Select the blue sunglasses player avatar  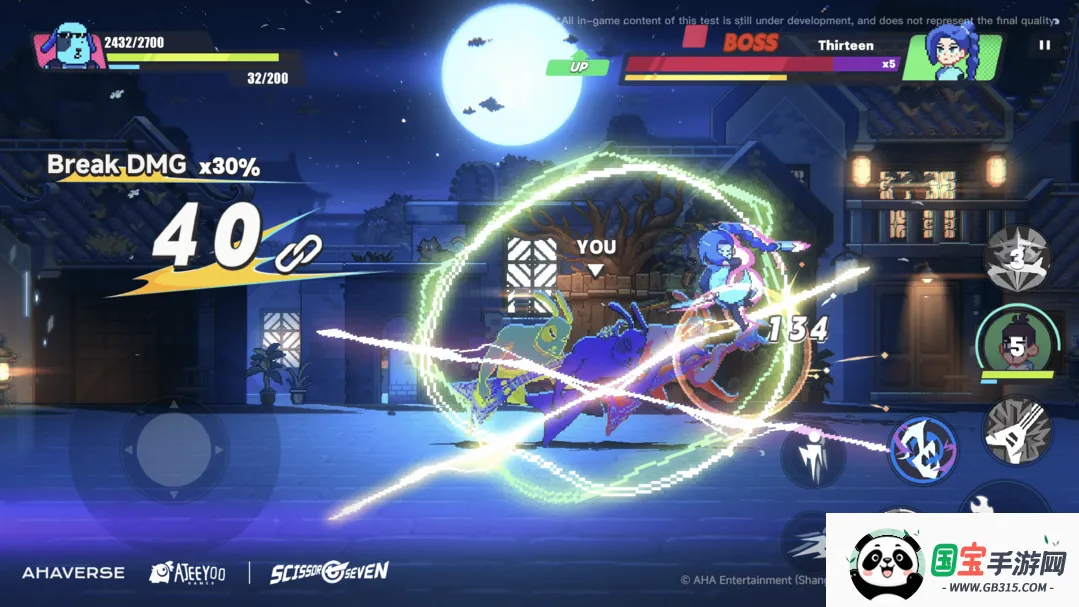70,46
